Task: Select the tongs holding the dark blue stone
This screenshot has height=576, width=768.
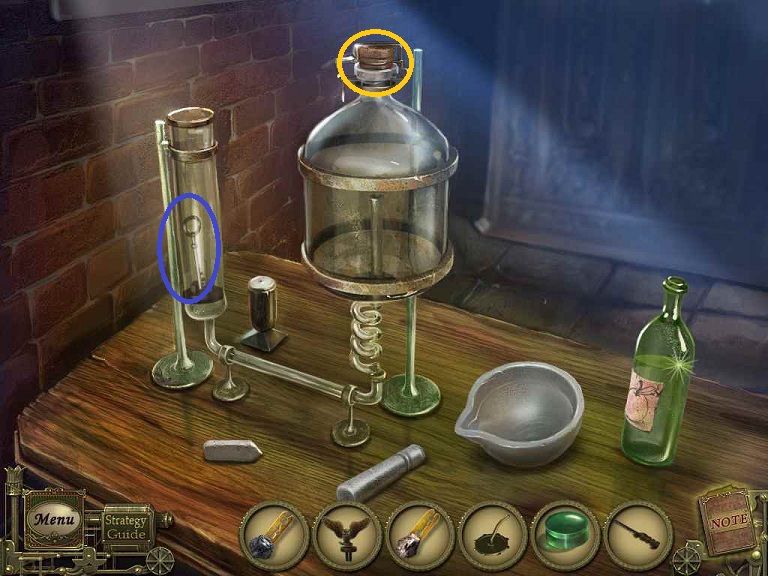Action: click(x=274, y=535)
